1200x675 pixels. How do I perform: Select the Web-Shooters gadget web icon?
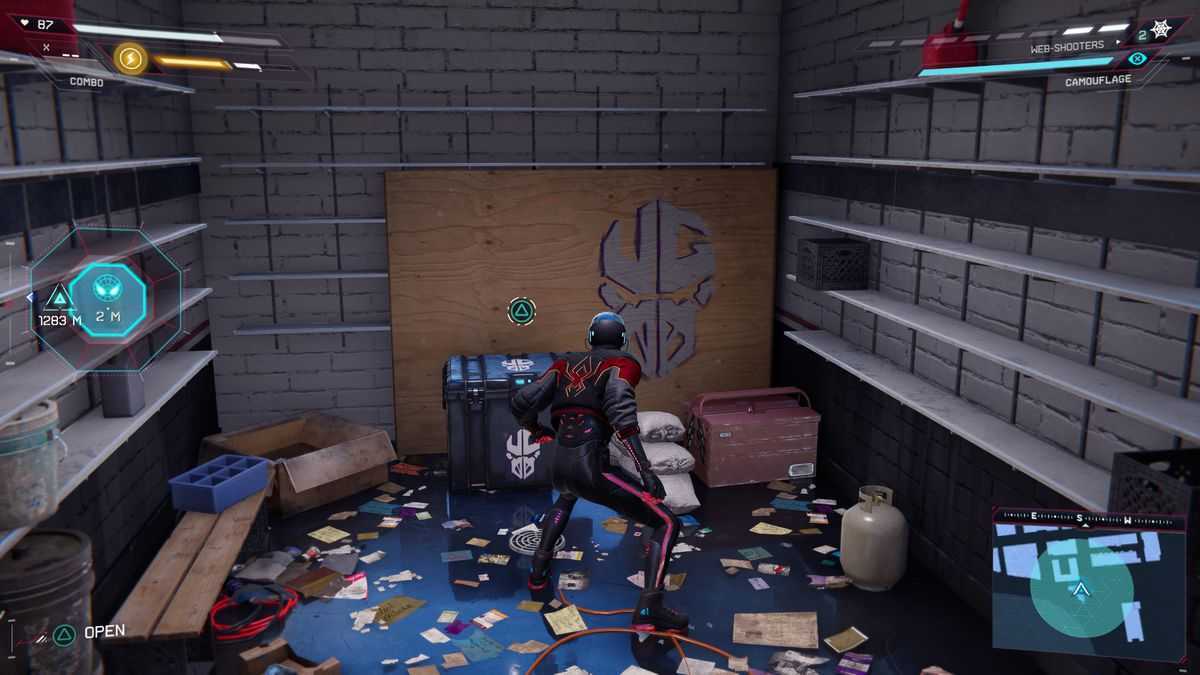1160,30
